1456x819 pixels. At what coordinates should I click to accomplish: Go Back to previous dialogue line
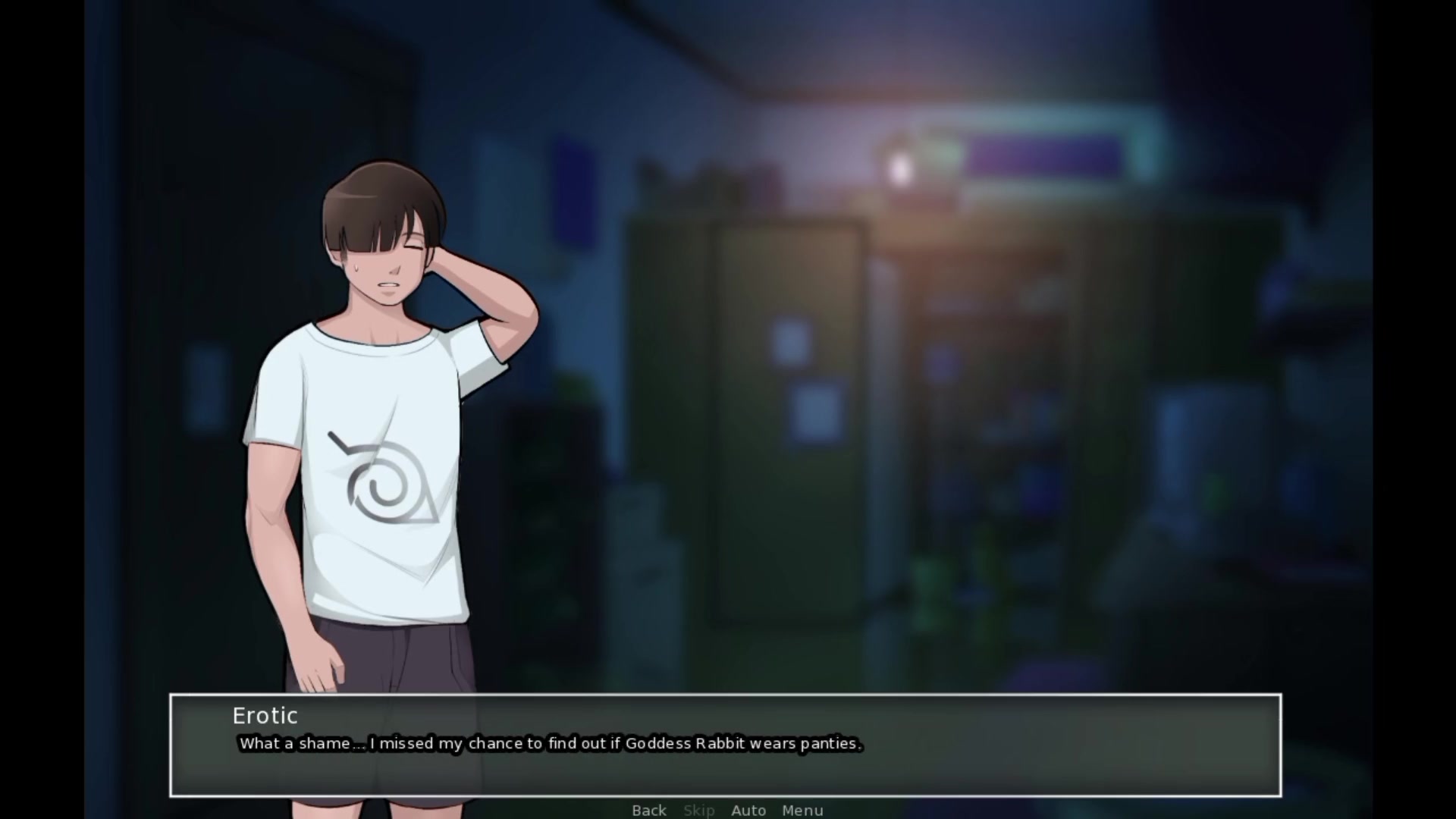[x=649, y=811]
